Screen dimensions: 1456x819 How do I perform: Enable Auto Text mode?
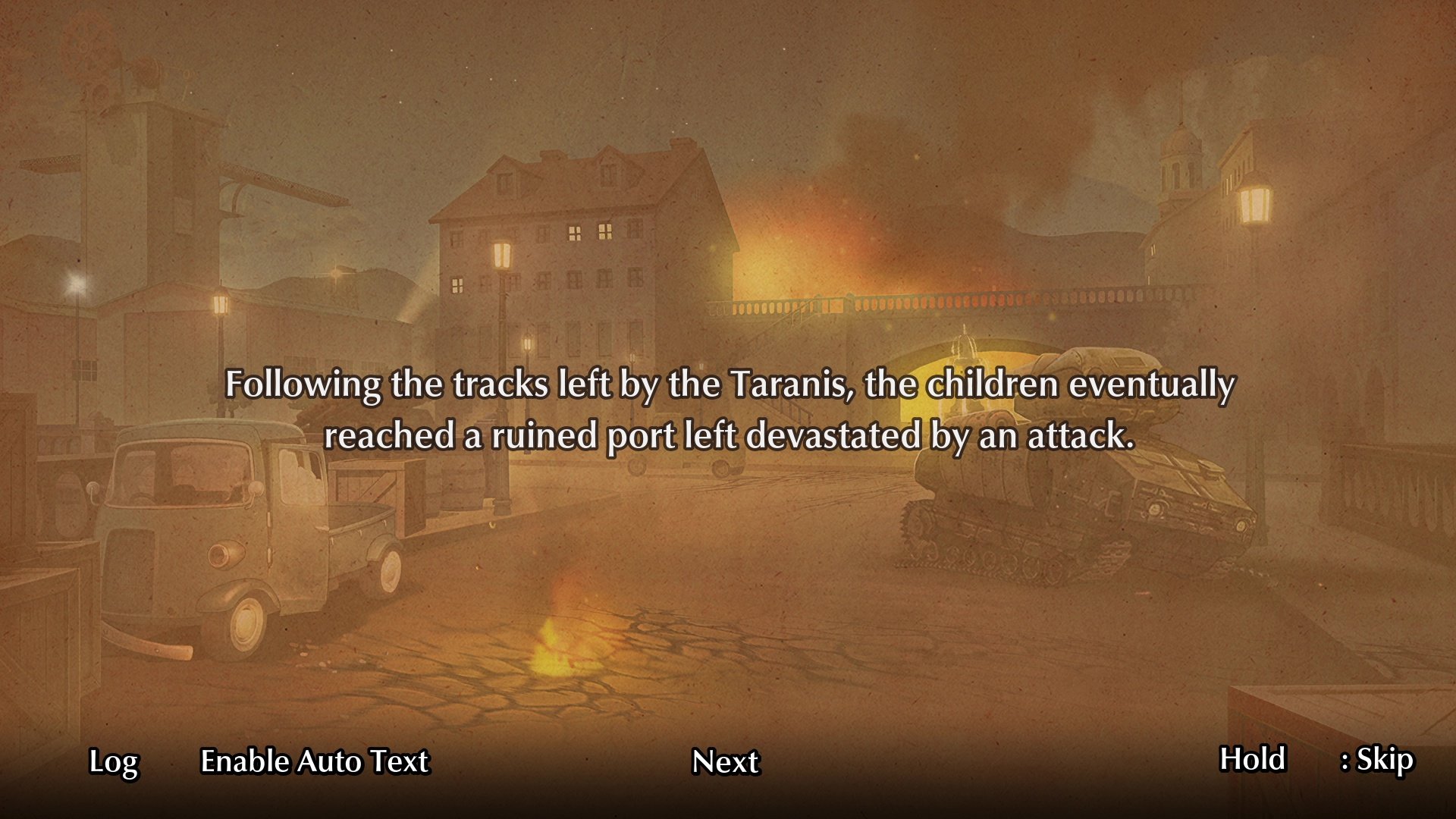click(314, 761)
